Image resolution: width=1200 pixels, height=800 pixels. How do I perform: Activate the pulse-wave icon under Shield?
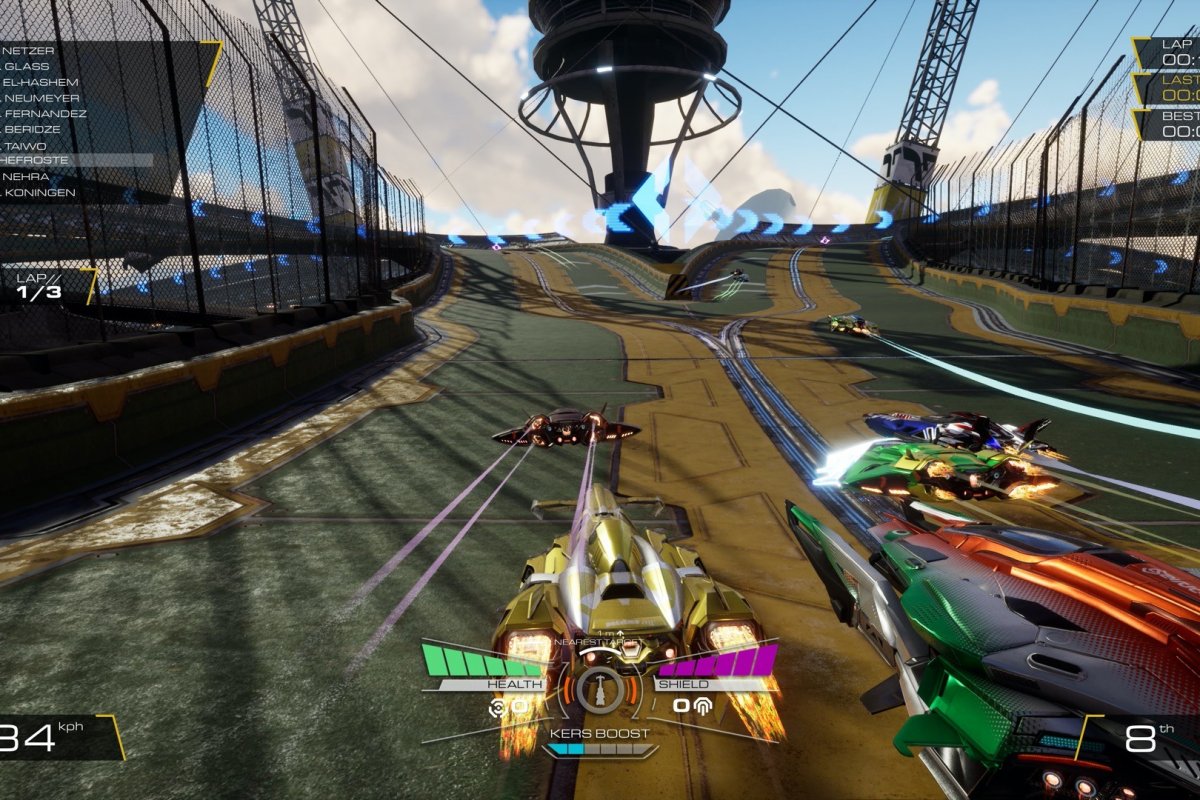click(703, 706)
